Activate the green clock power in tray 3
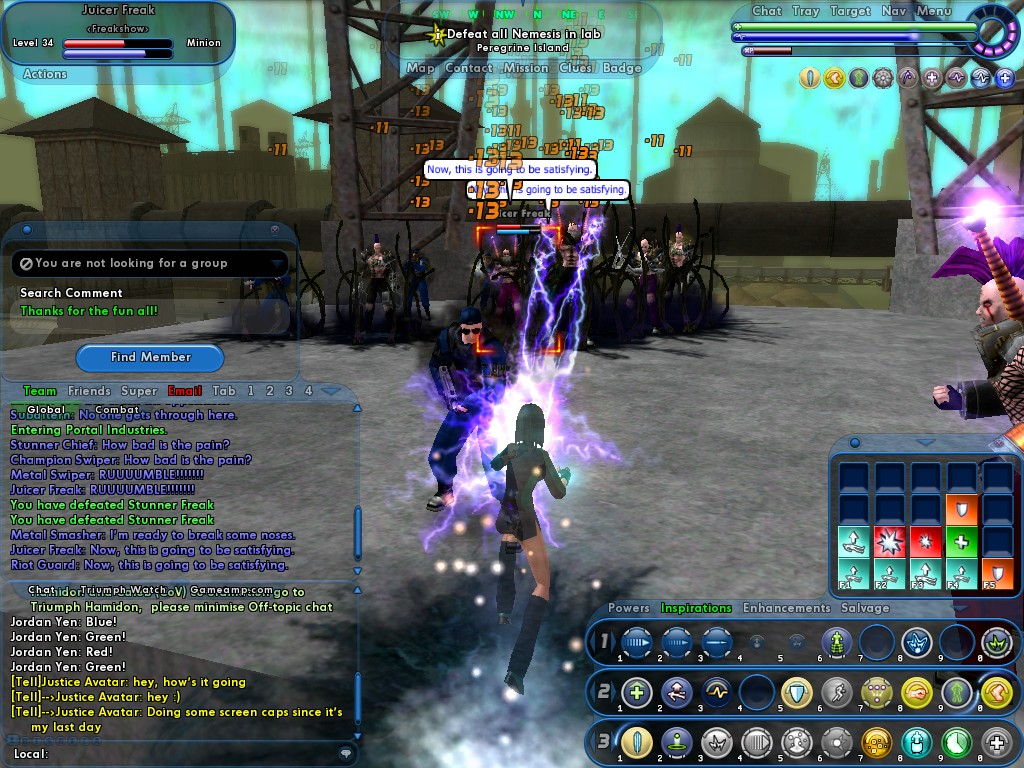1024x768 pixels. point(957,742)
